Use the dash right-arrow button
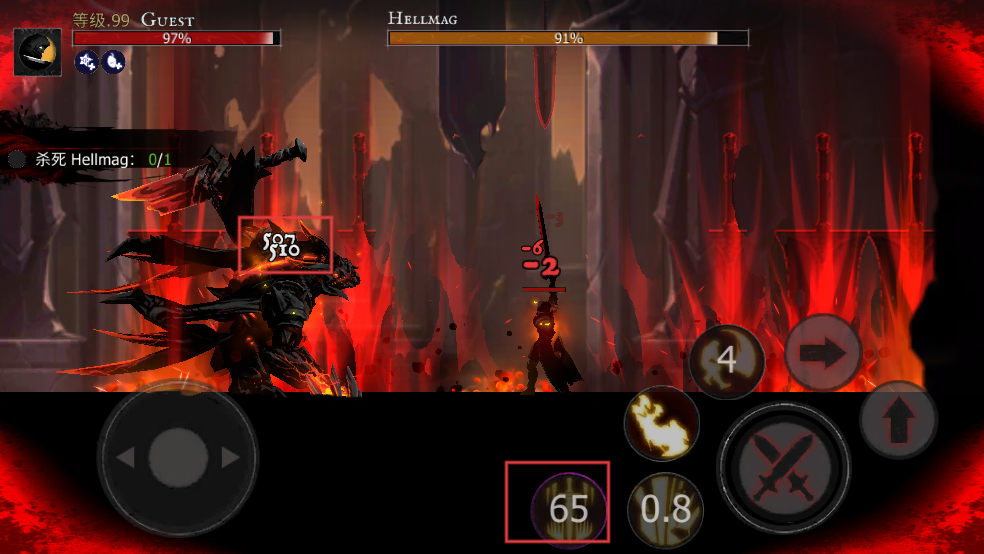This screenshot has height=554, width=984. pos(823,352)
